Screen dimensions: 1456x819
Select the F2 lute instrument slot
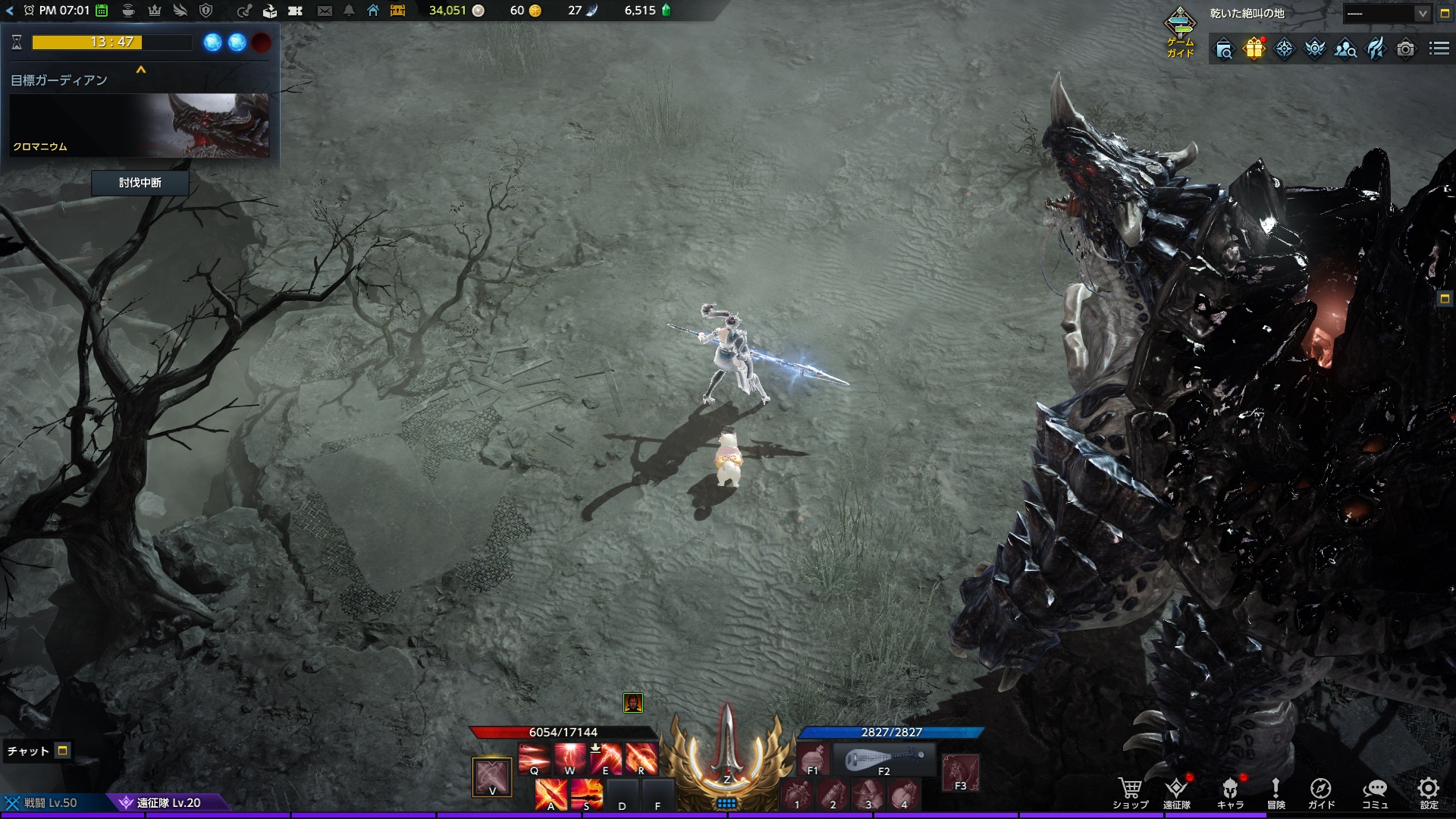click(x=884, y=758)
